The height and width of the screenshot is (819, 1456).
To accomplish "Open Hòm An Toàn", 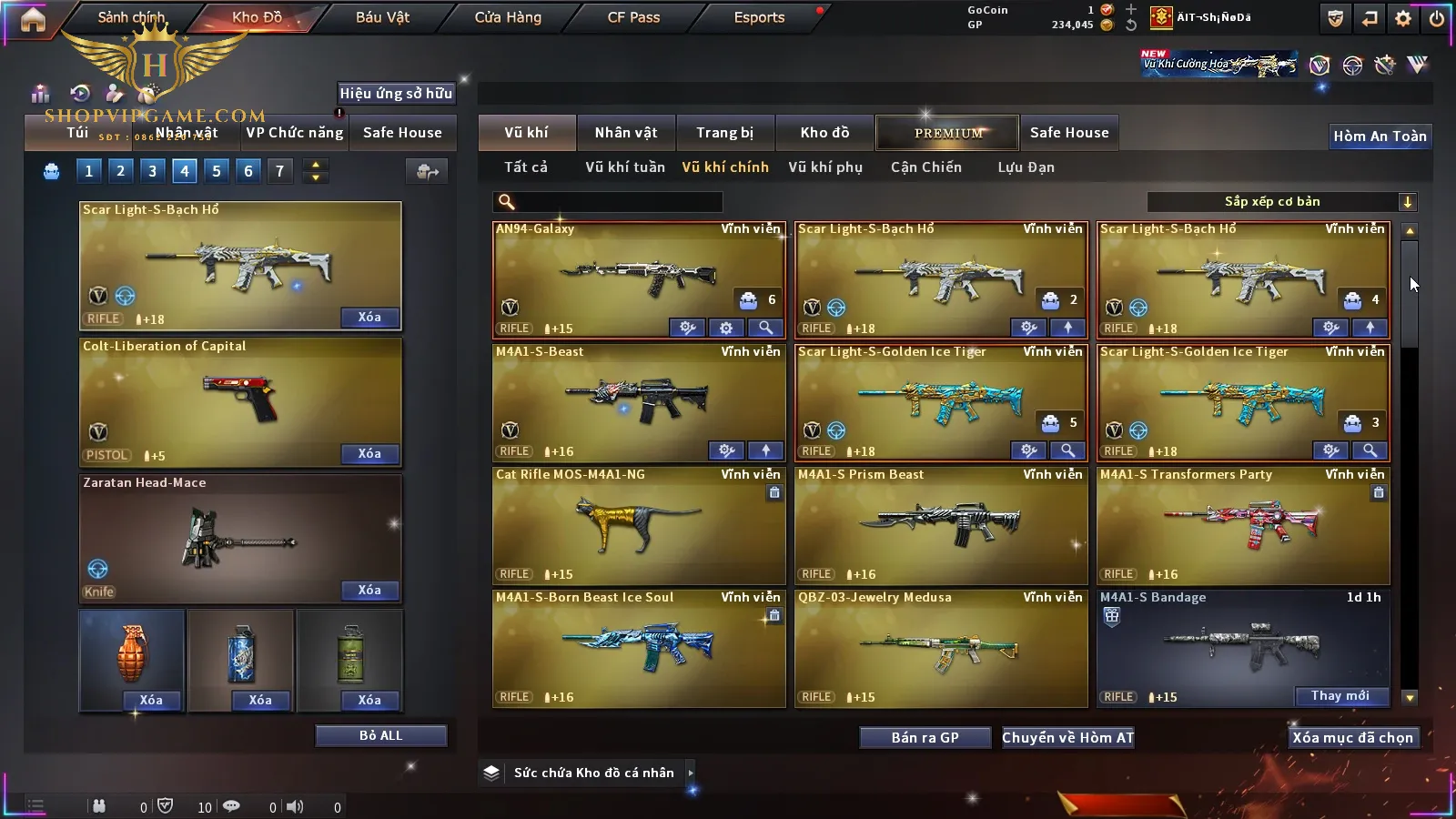I will [1380, 136].
